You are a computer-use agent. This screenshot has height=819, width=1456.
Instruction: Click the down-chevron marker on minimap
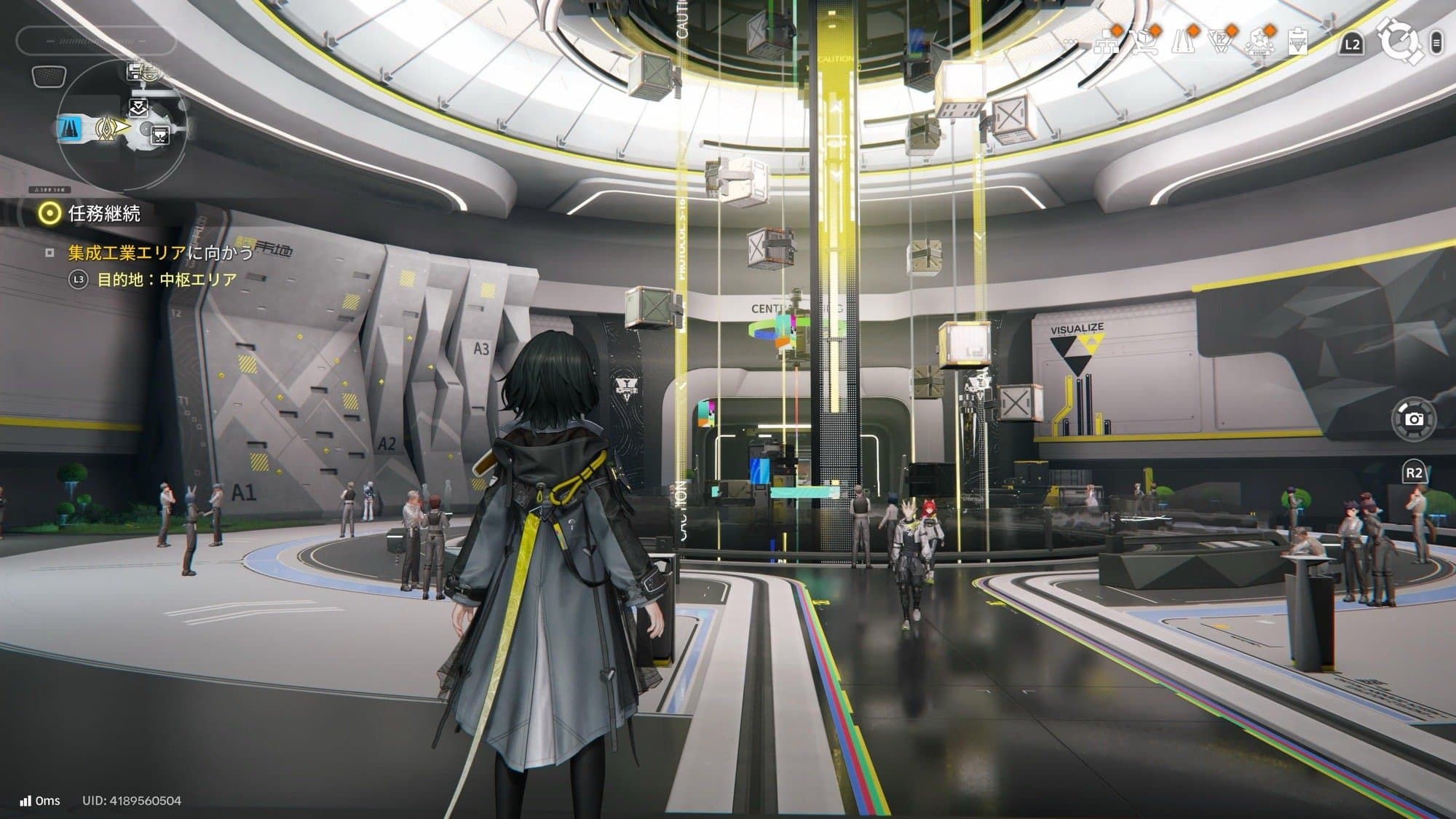138,109
